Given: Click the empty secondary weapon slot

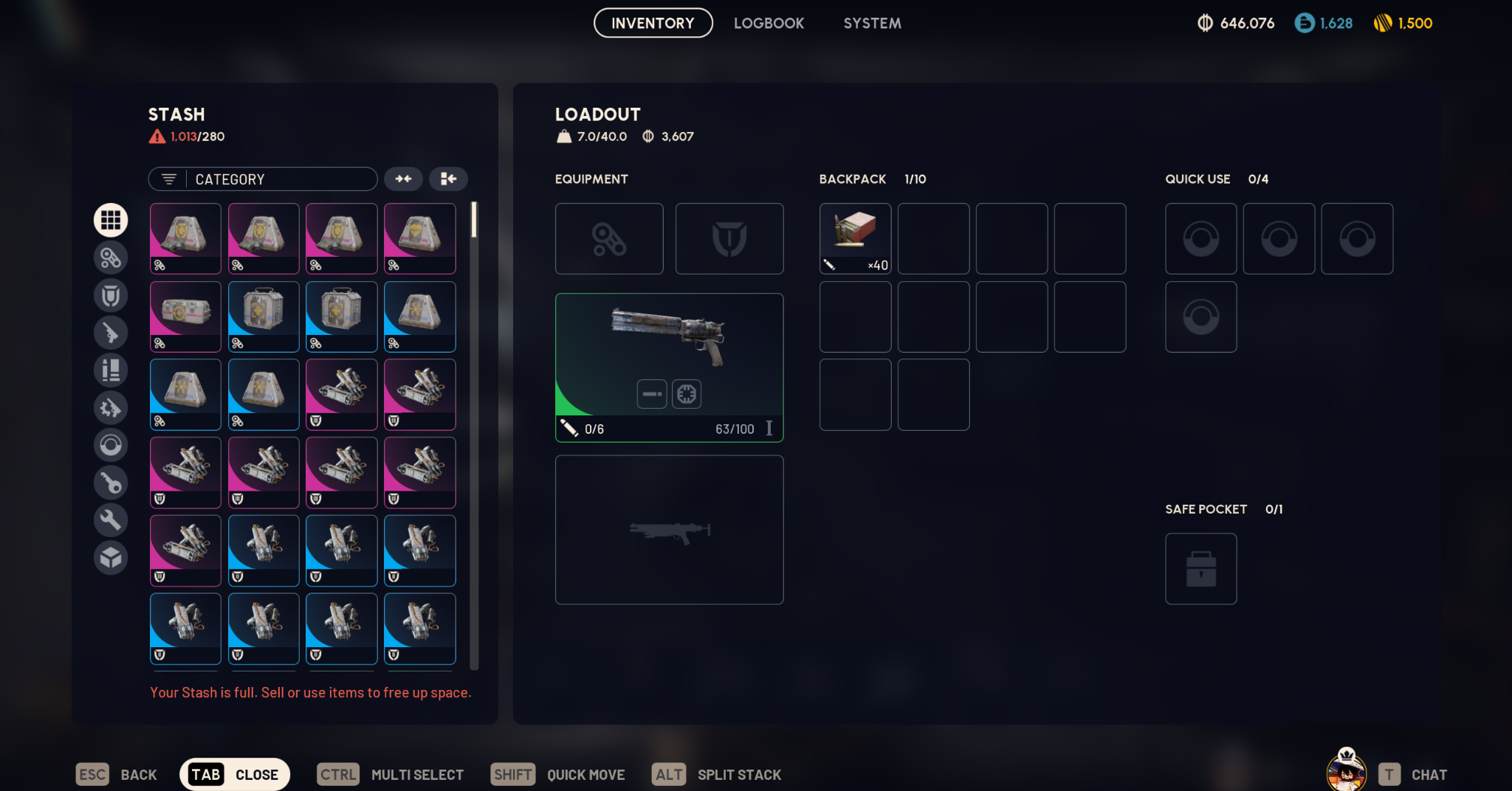Looking at the screenshot, I should coord(669,530).
